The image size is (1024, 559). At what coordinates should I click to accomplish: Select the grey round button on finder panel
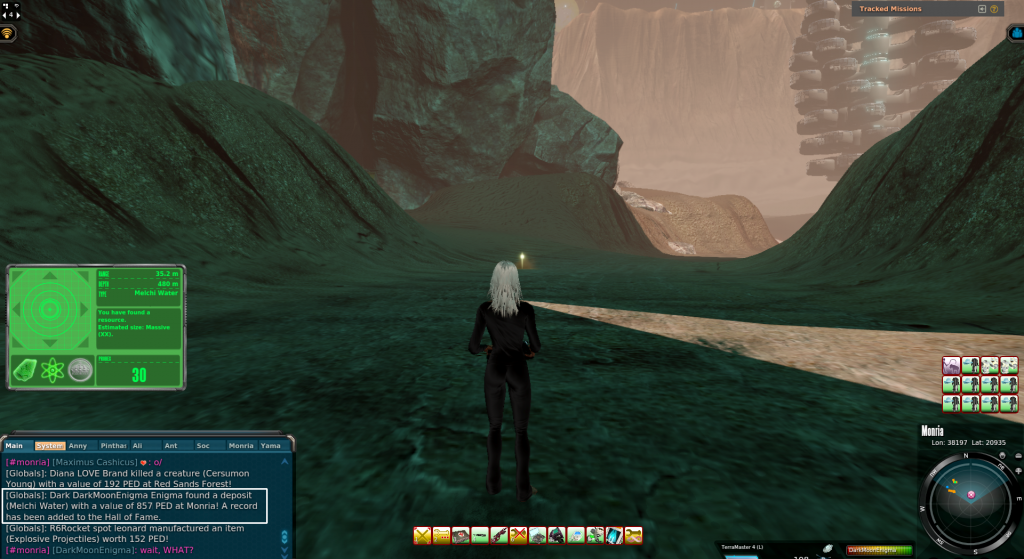point(80,370)
